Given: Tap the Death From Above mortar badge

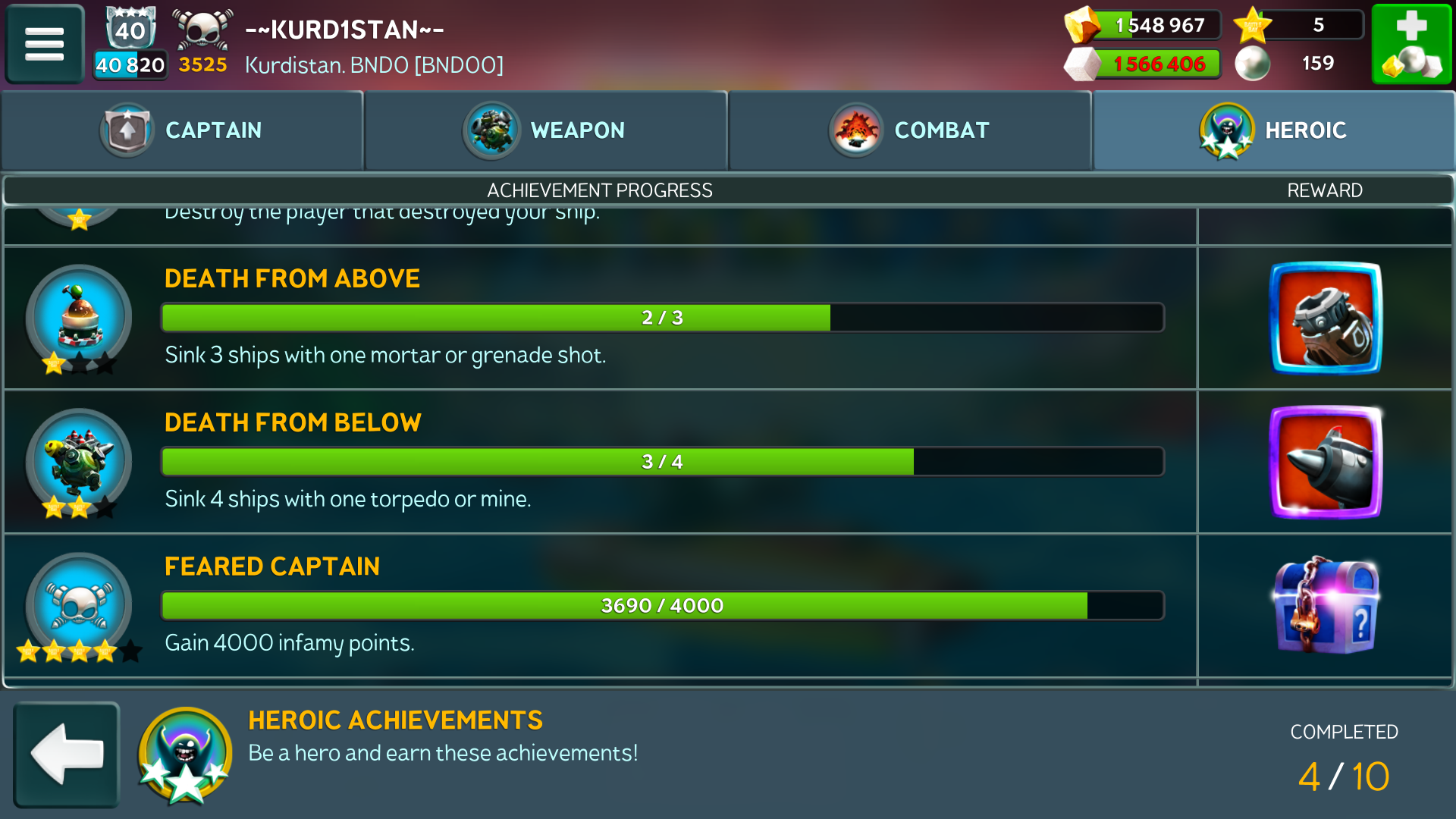Looking at the screenshot, I should tap(79, 318).
